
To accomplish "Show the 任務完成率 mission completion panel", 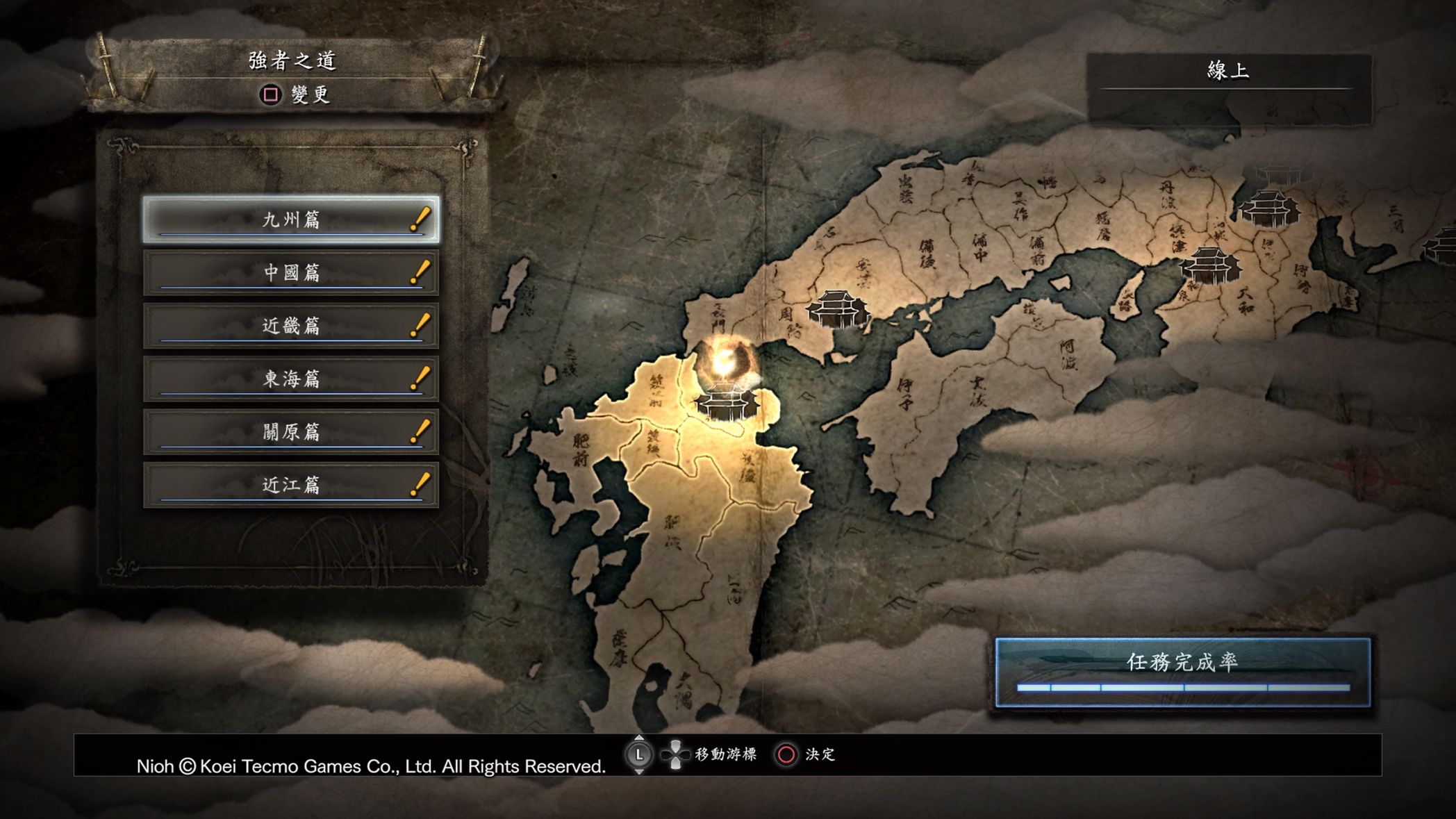I will pyautogui.click(x=1182, y=671).
